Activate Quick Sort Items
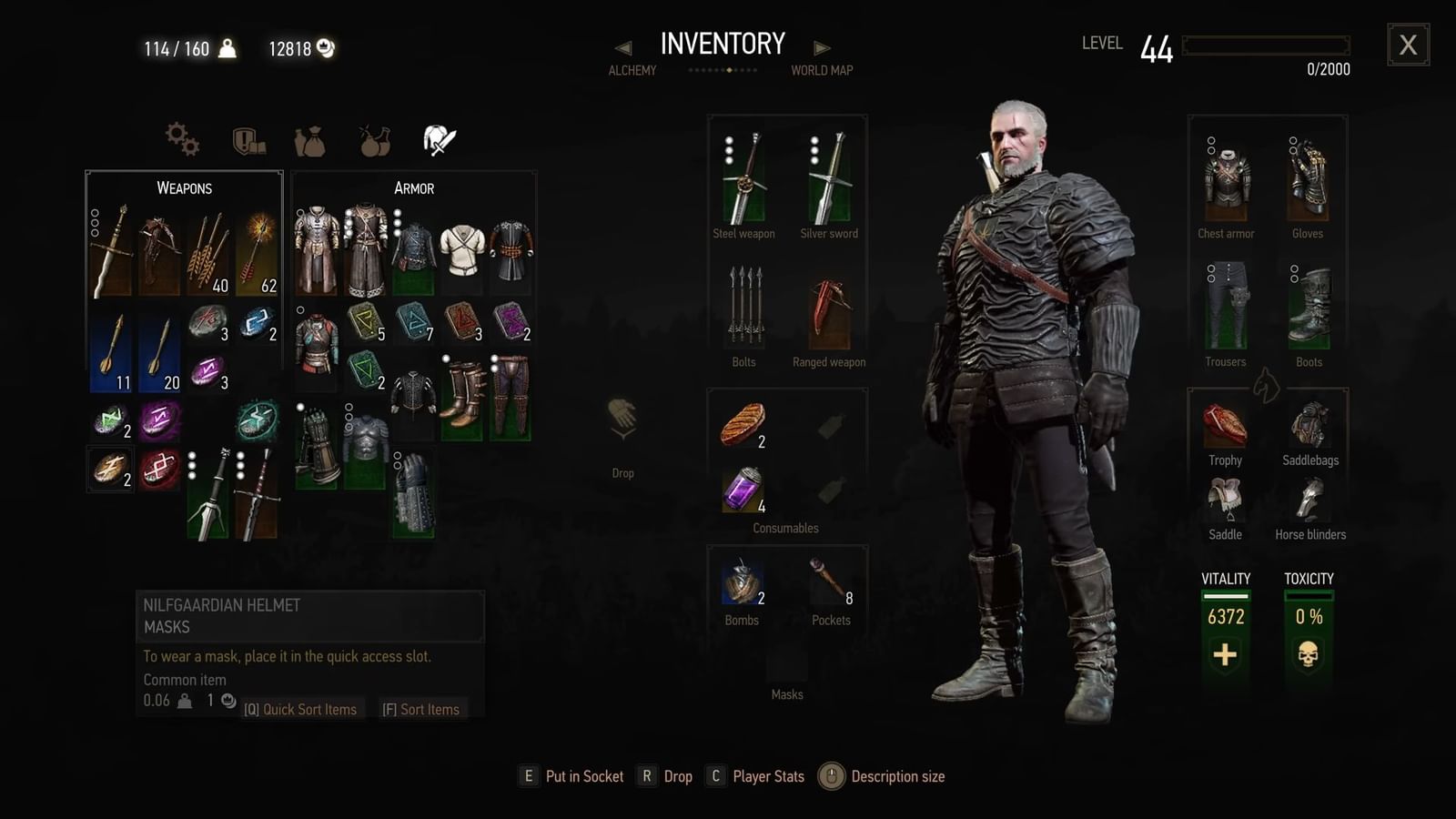 pyautogui.click(x=303, y=709)
